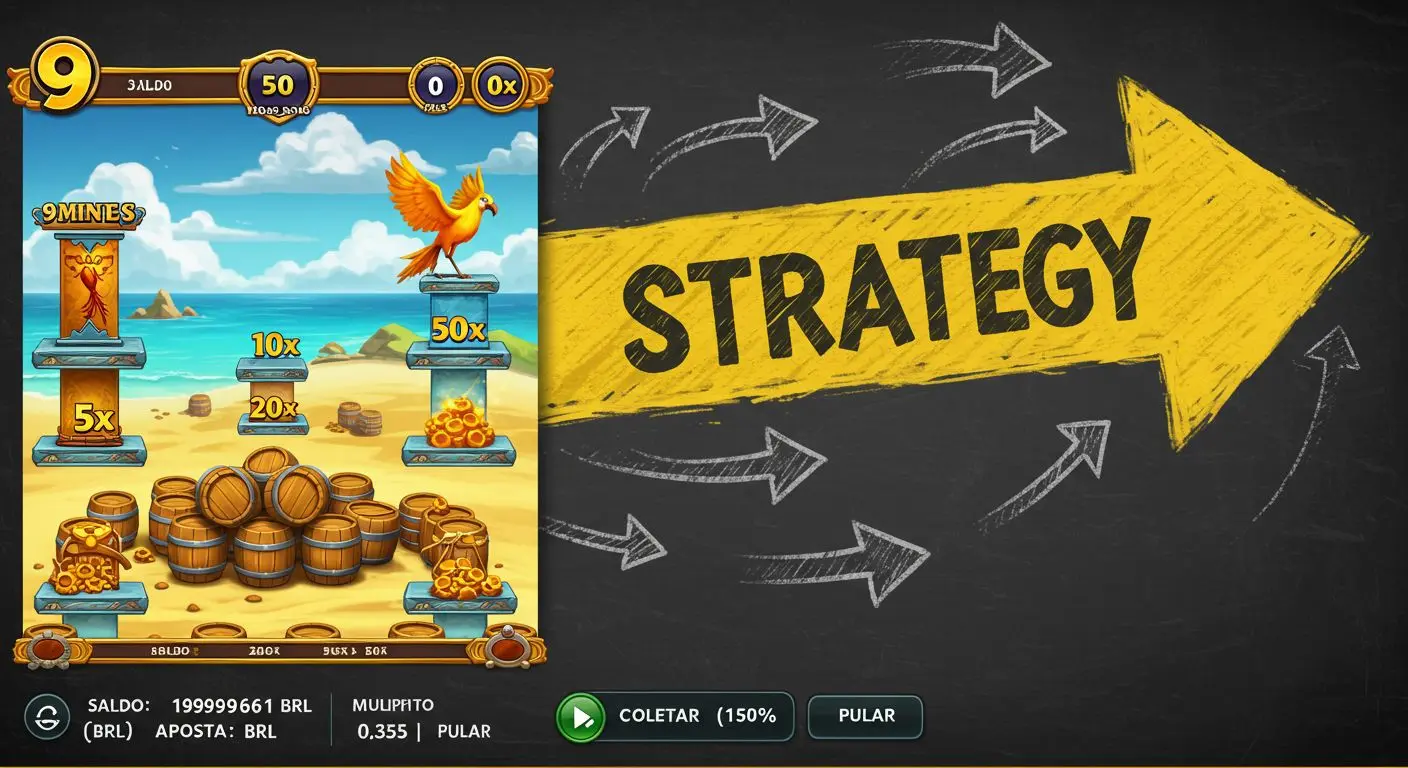1408x768 pixels.
Task: Click the round 0 counter badge
Action: tap(434, 85)
